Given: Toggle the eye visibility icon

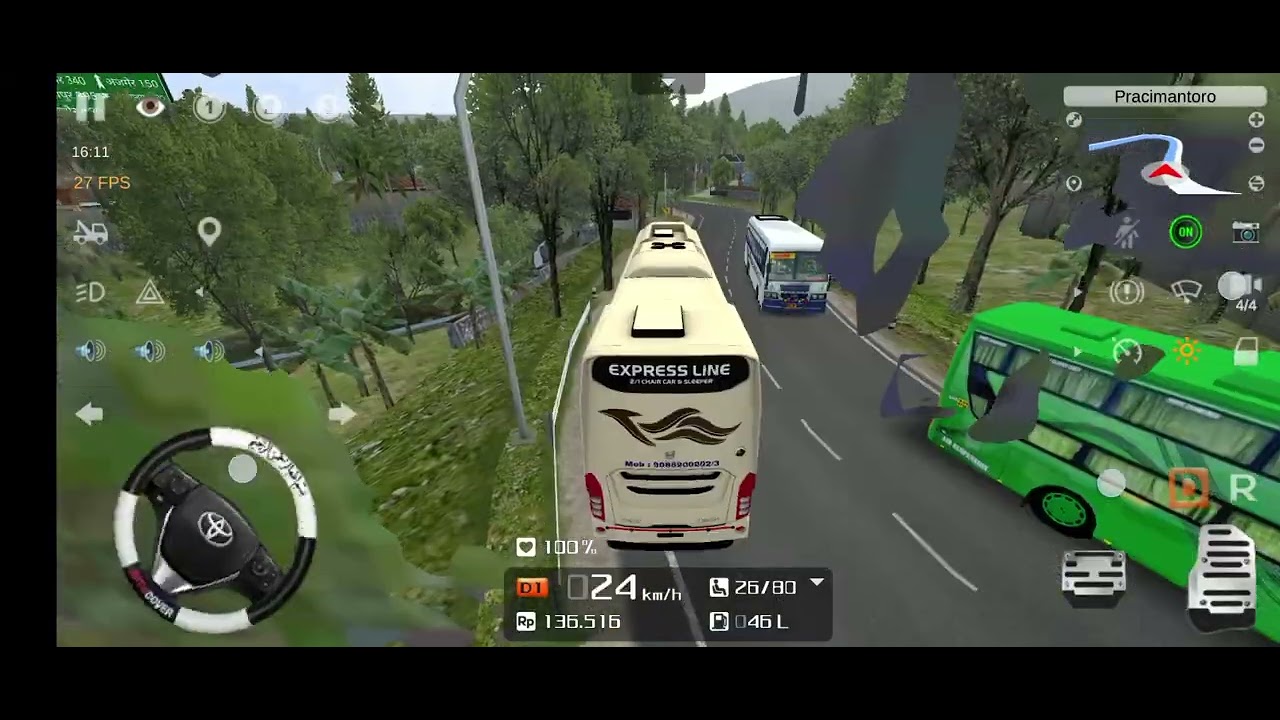Looking at the screenshot, I should (x=150, y=107).
